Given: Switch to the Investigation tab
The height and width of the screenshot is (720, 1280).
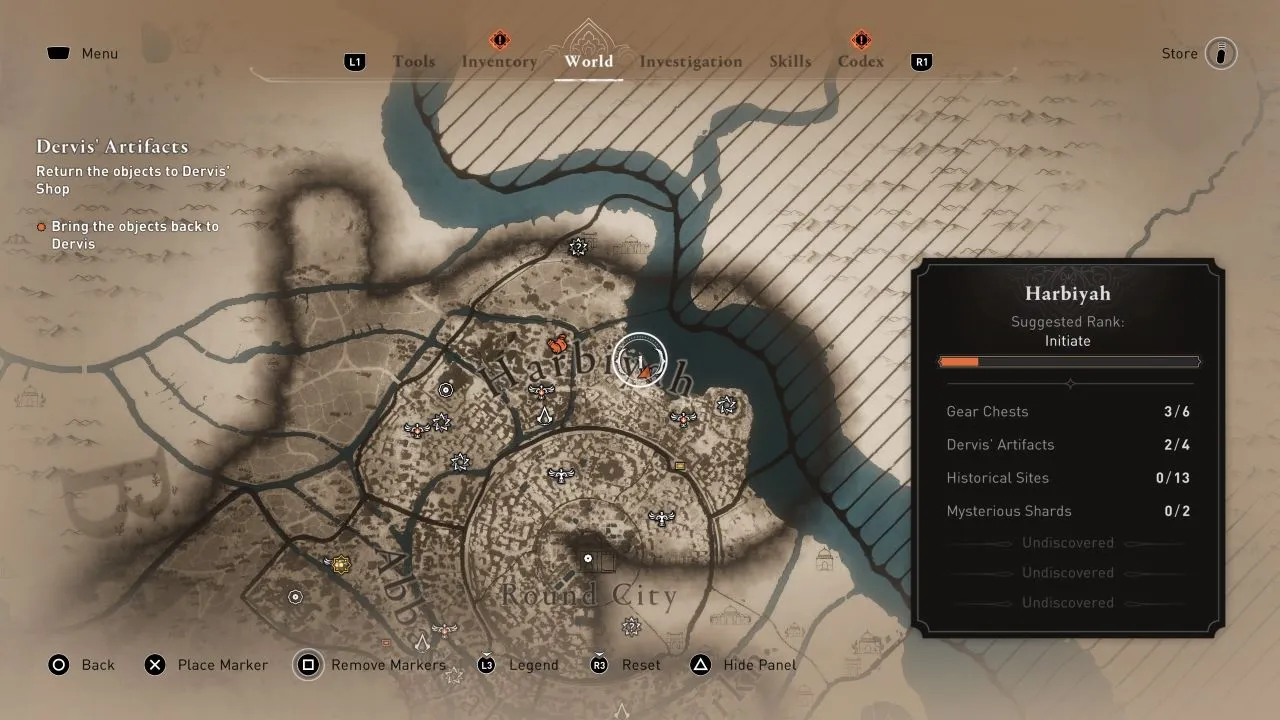Looking at the screenshot, I should point(690,61).
